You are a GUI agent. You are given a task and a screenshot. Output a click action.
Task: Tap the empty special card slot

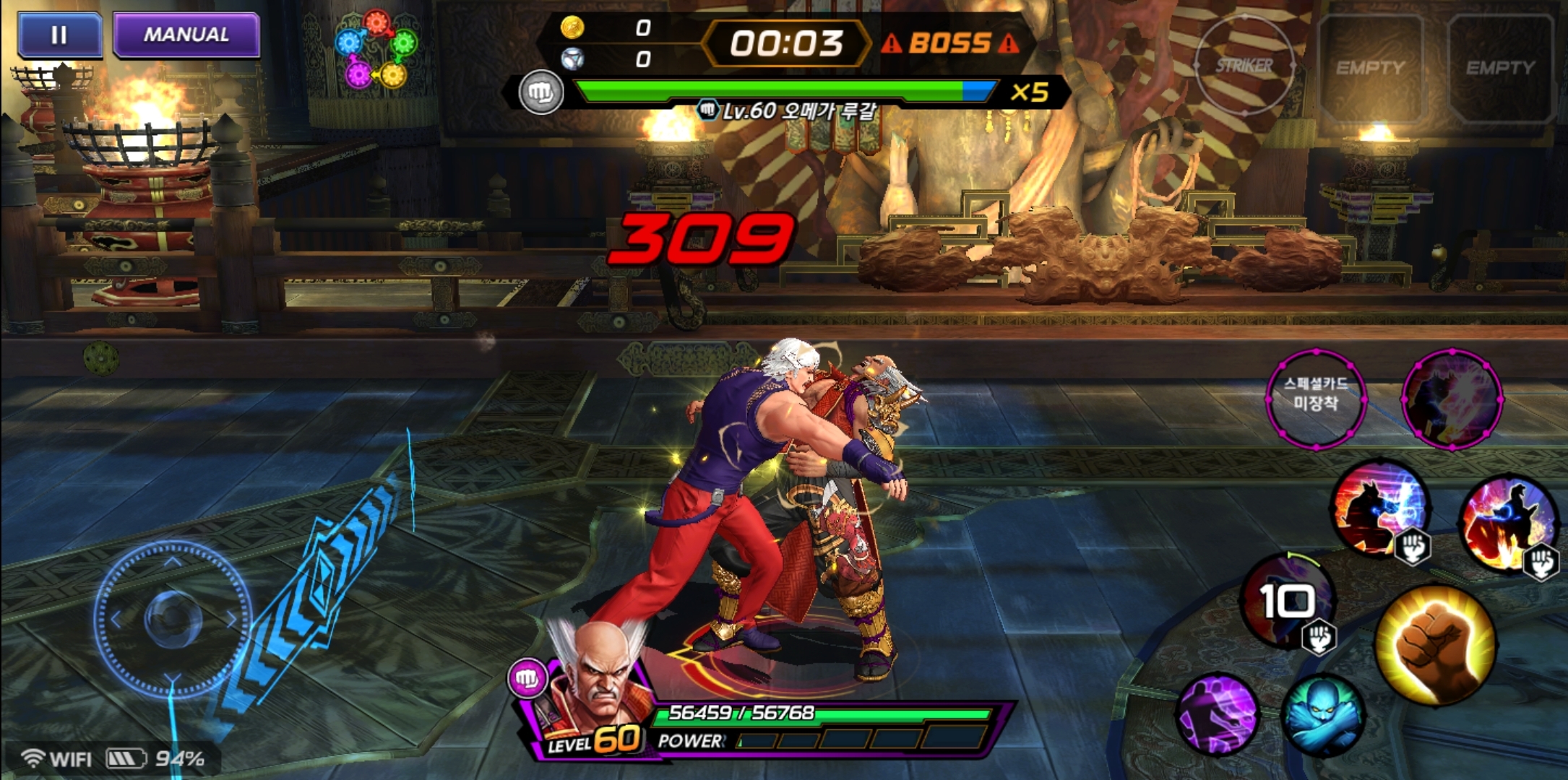(x=1316, y=399)
